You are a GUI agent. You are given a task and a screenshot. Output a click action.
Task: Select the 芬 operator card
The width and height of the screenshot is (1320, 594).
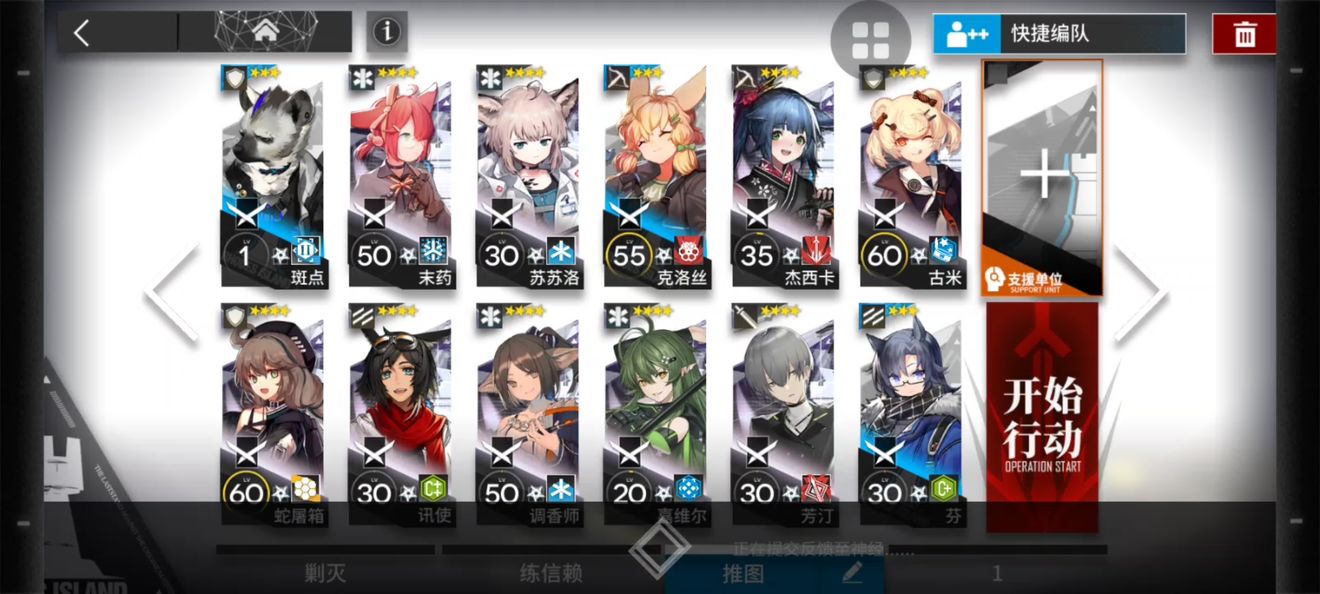pos(910,417)
